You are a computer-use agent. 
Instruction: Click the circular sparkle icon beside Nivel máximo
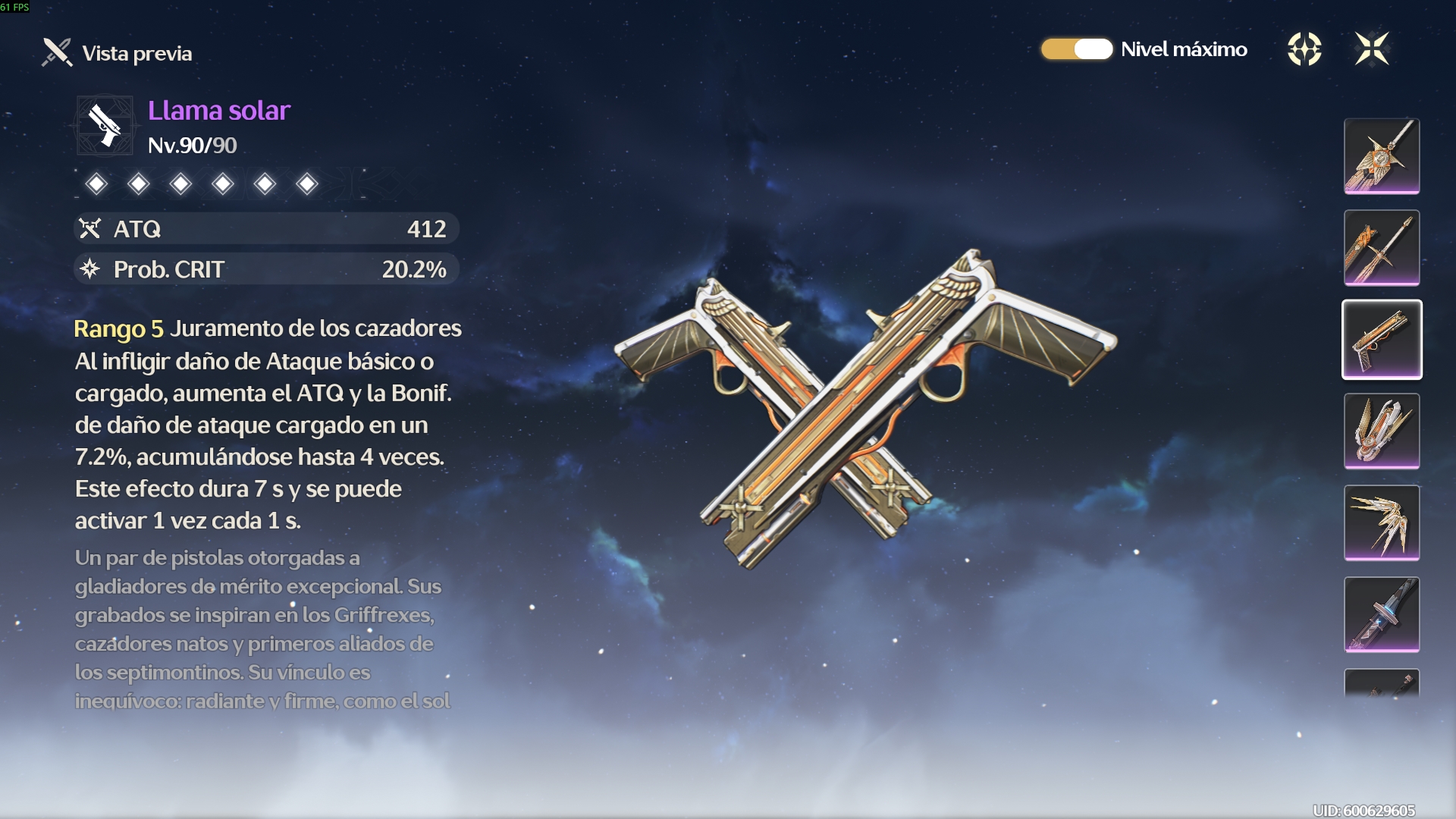(x=1304, y=49)
